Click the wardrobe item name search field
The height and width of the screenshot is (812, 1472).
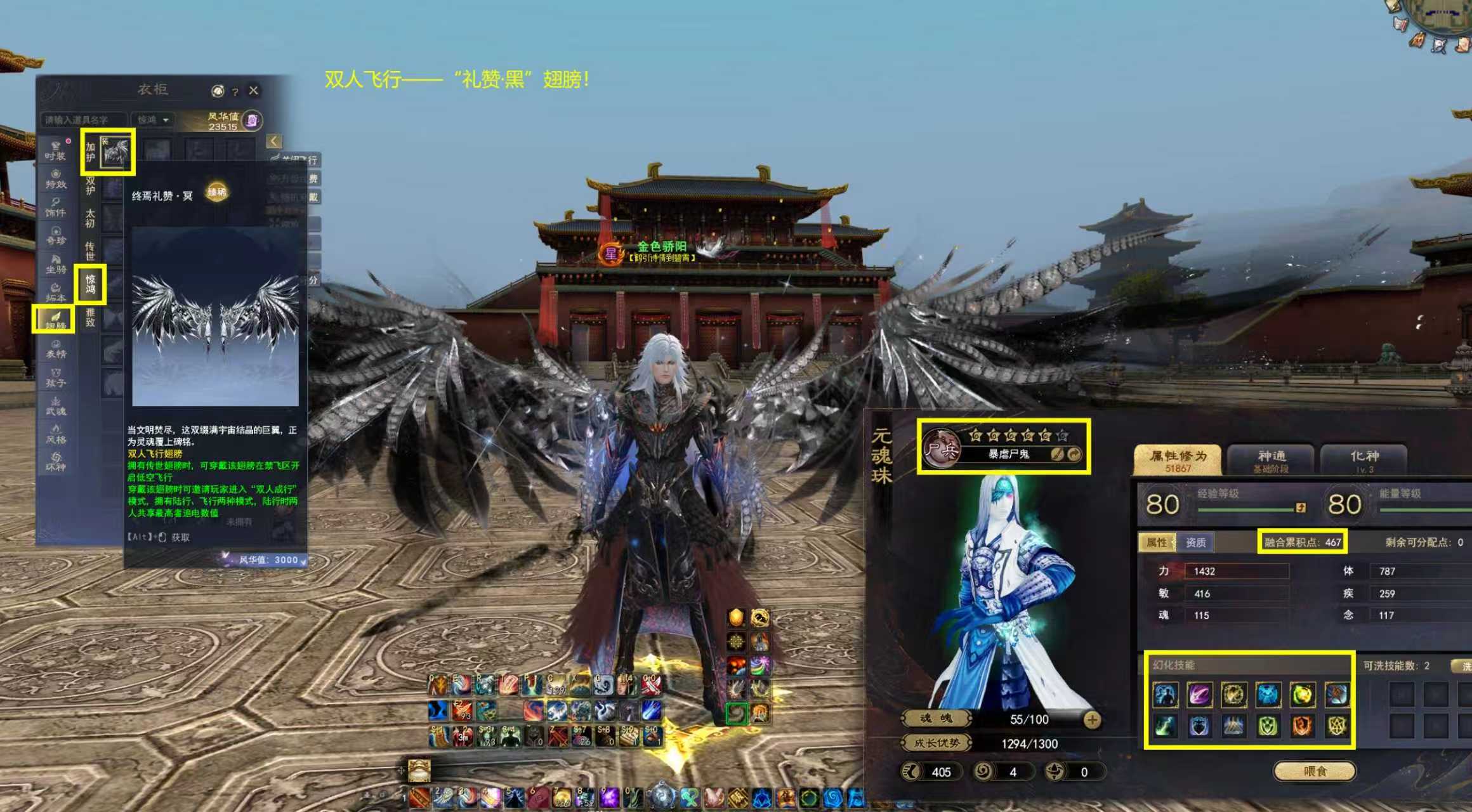tap(82, 120)
